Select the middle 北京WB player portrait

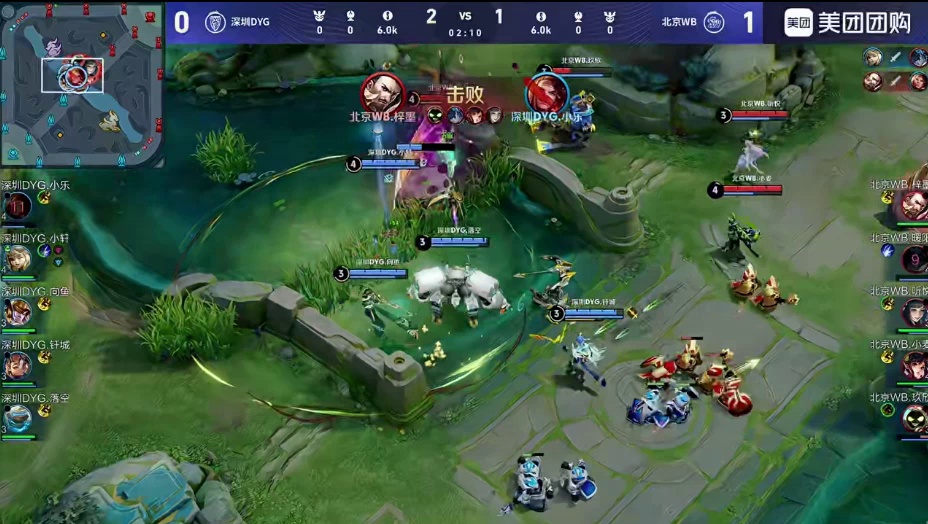click(x=913, y=313)
